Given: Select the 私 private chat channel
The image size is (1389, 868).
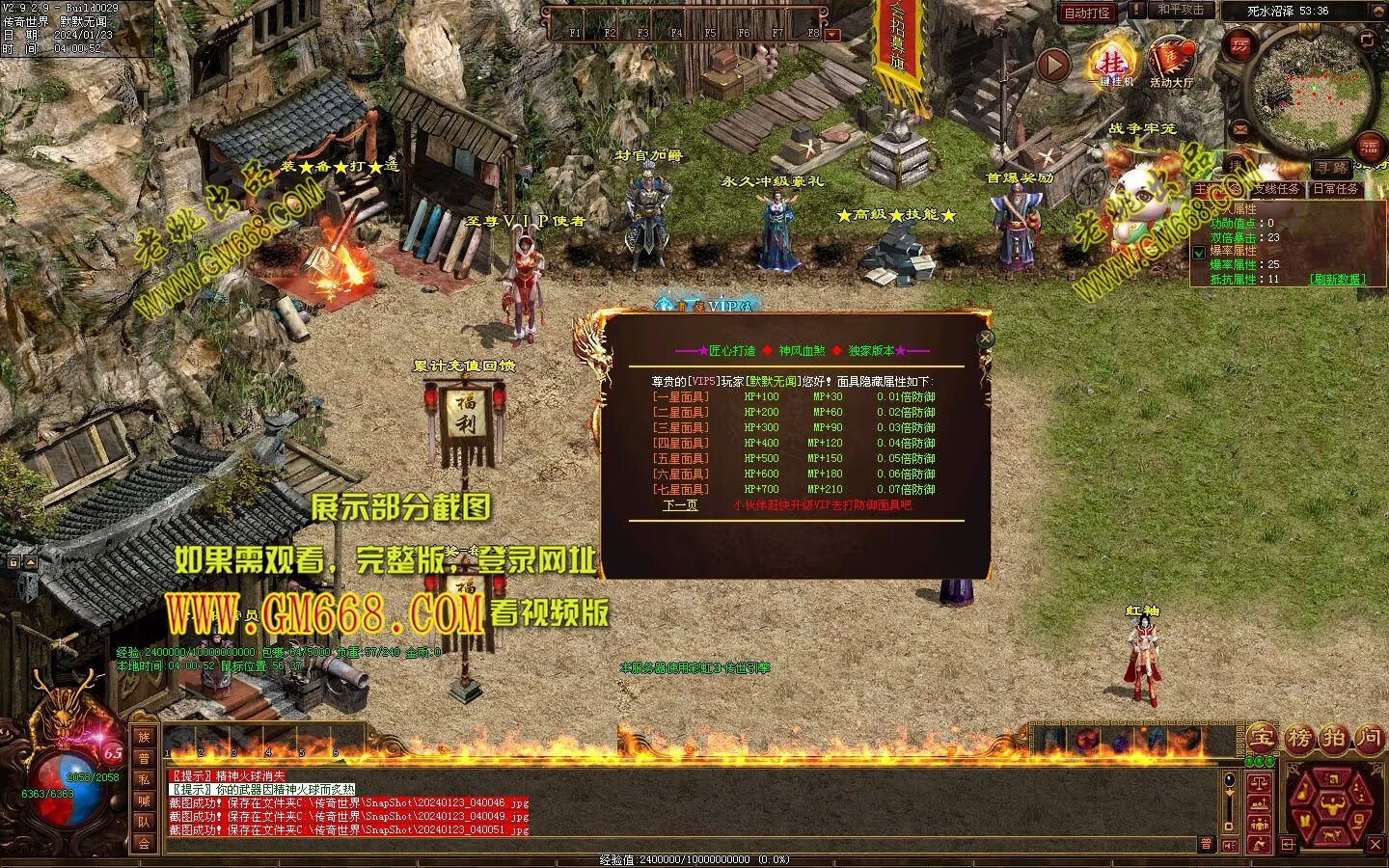Looking at the screenshot, I should click(144, 779).
